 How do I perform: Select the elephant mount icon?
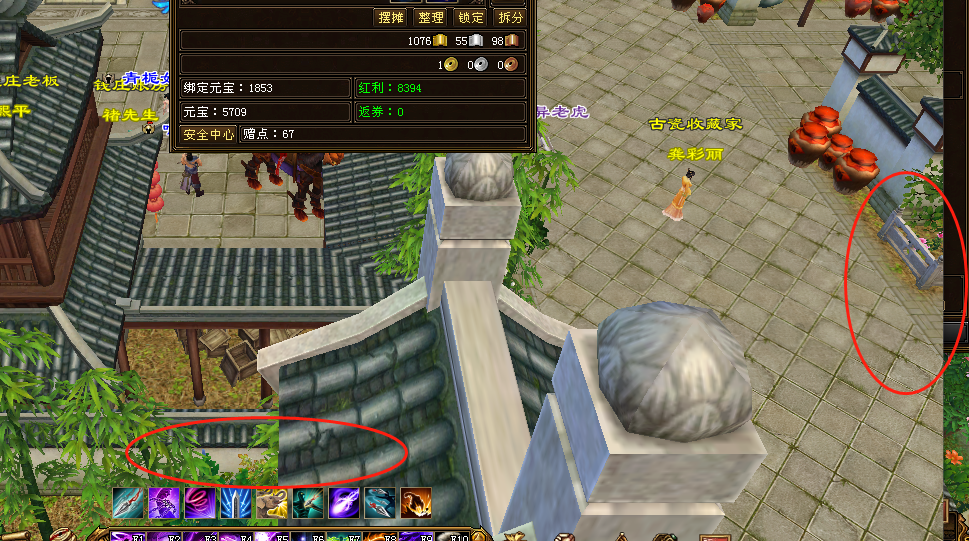point(271,503)
